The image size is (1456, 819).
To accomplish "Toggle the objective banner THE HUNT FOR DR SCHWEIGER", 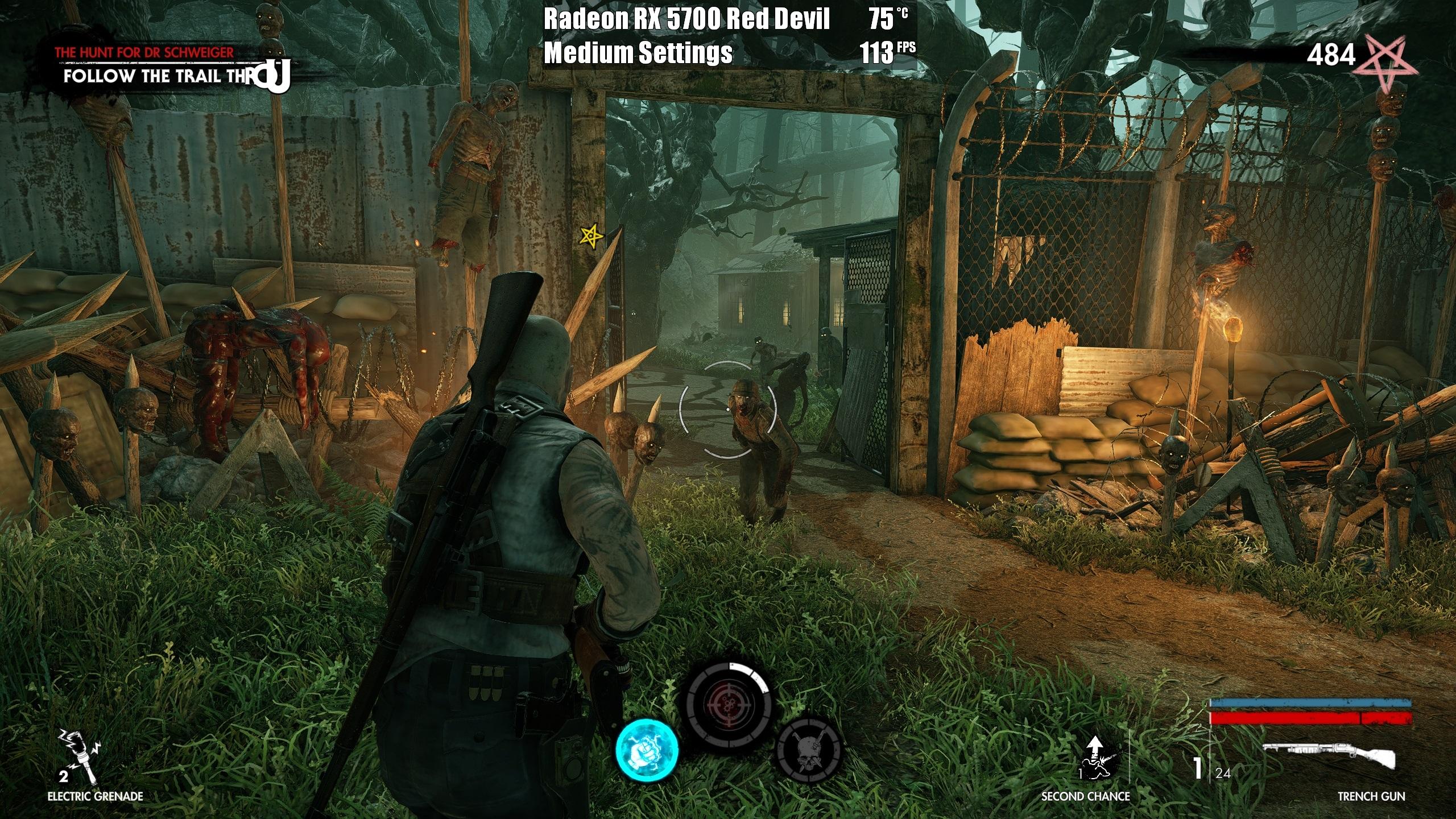I will [x=145, y=51].
